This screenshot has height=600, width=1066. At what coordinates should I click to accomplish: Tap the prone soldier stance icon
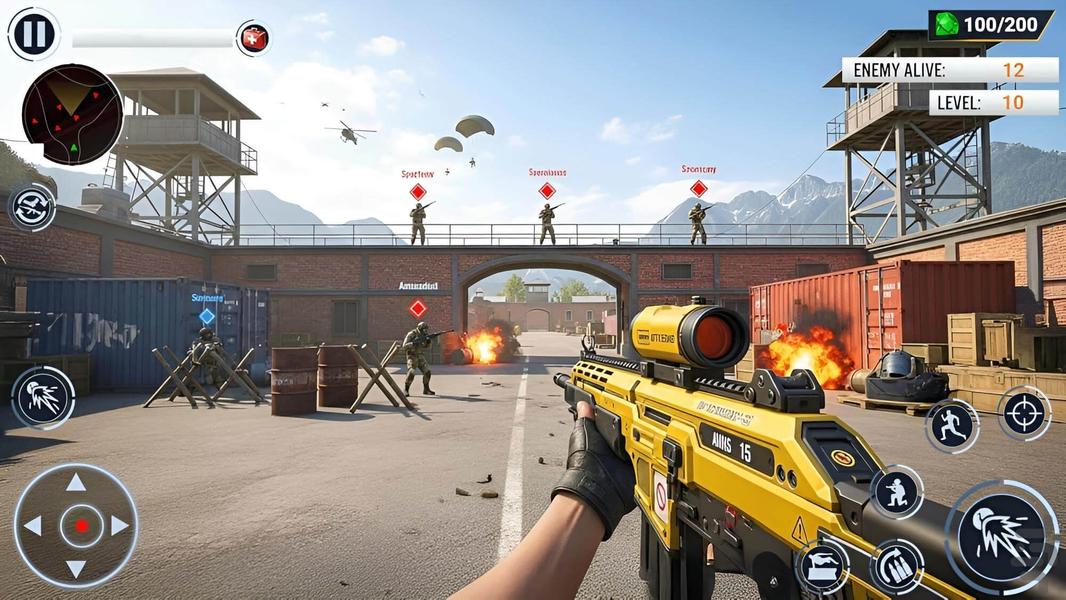(823, 567)
